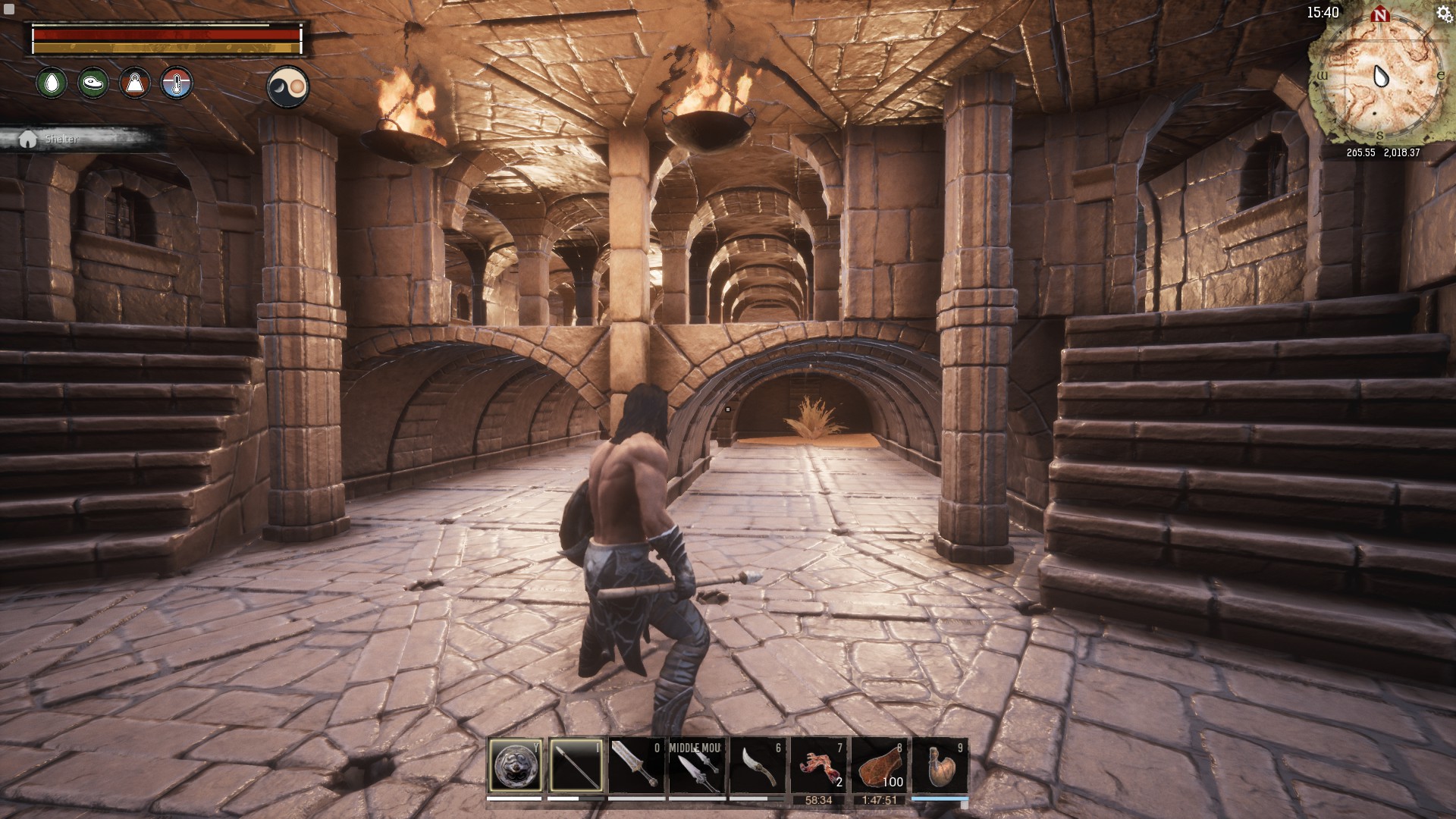The height and width of the screenshot is (819, 1456).
Task: Click the day-night yin-yang indicator
Action: (x=288, y=86)
